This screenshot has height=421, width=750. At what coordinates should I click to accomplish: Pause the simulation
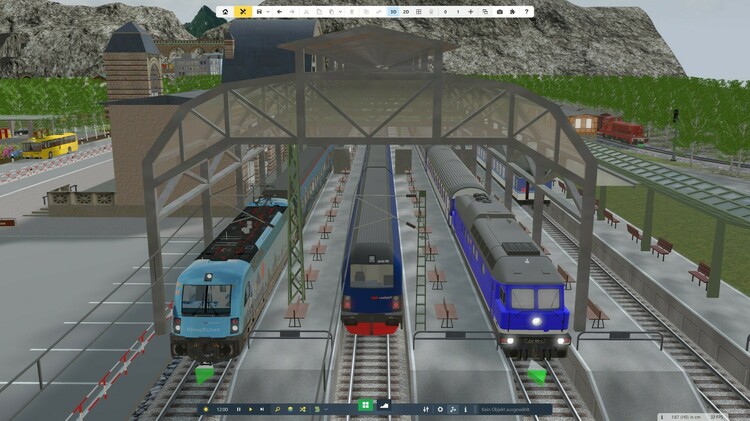(x=238, y=409)
